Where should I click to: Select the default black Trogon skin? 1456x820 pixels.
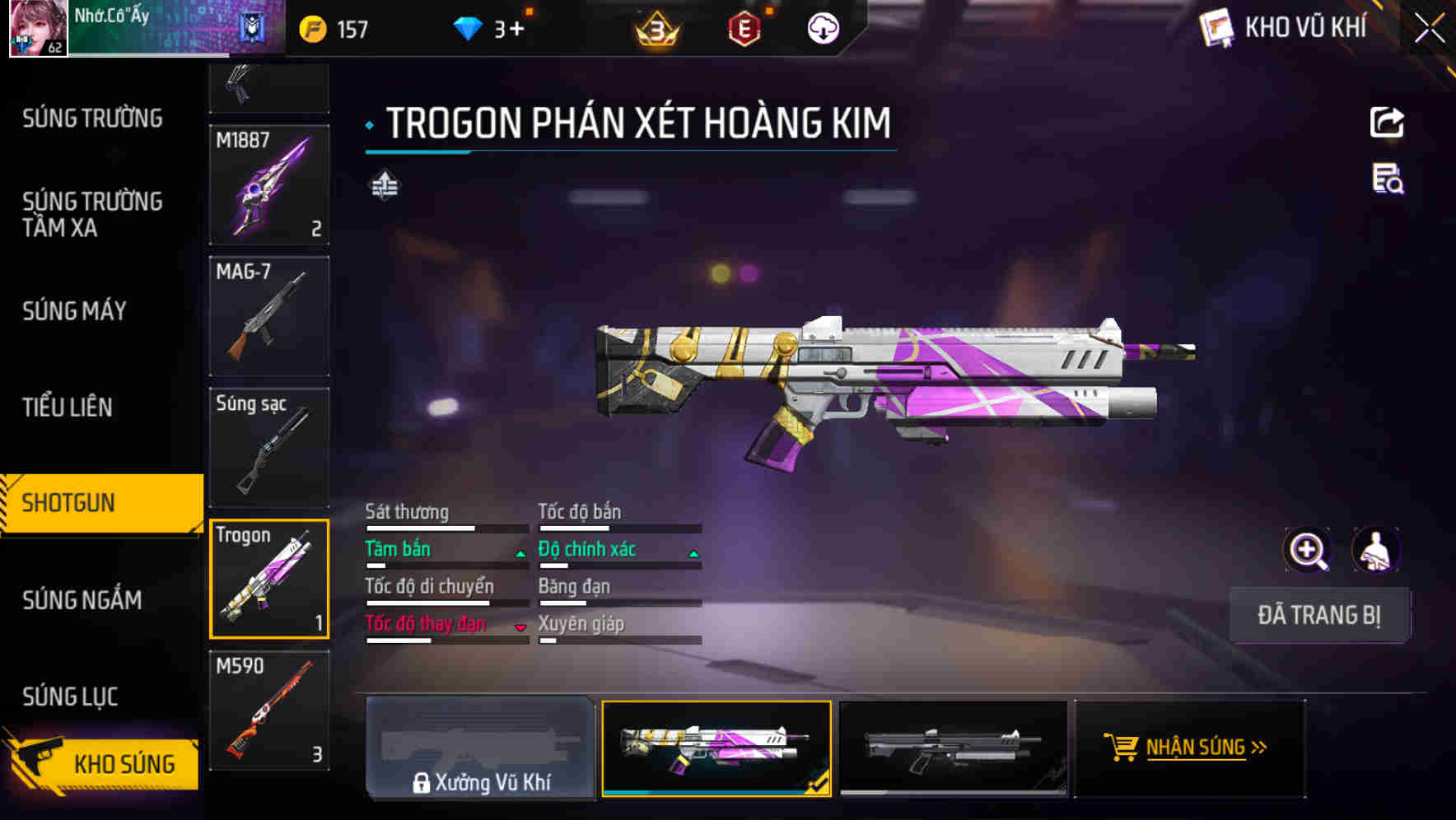click(953, 748)
